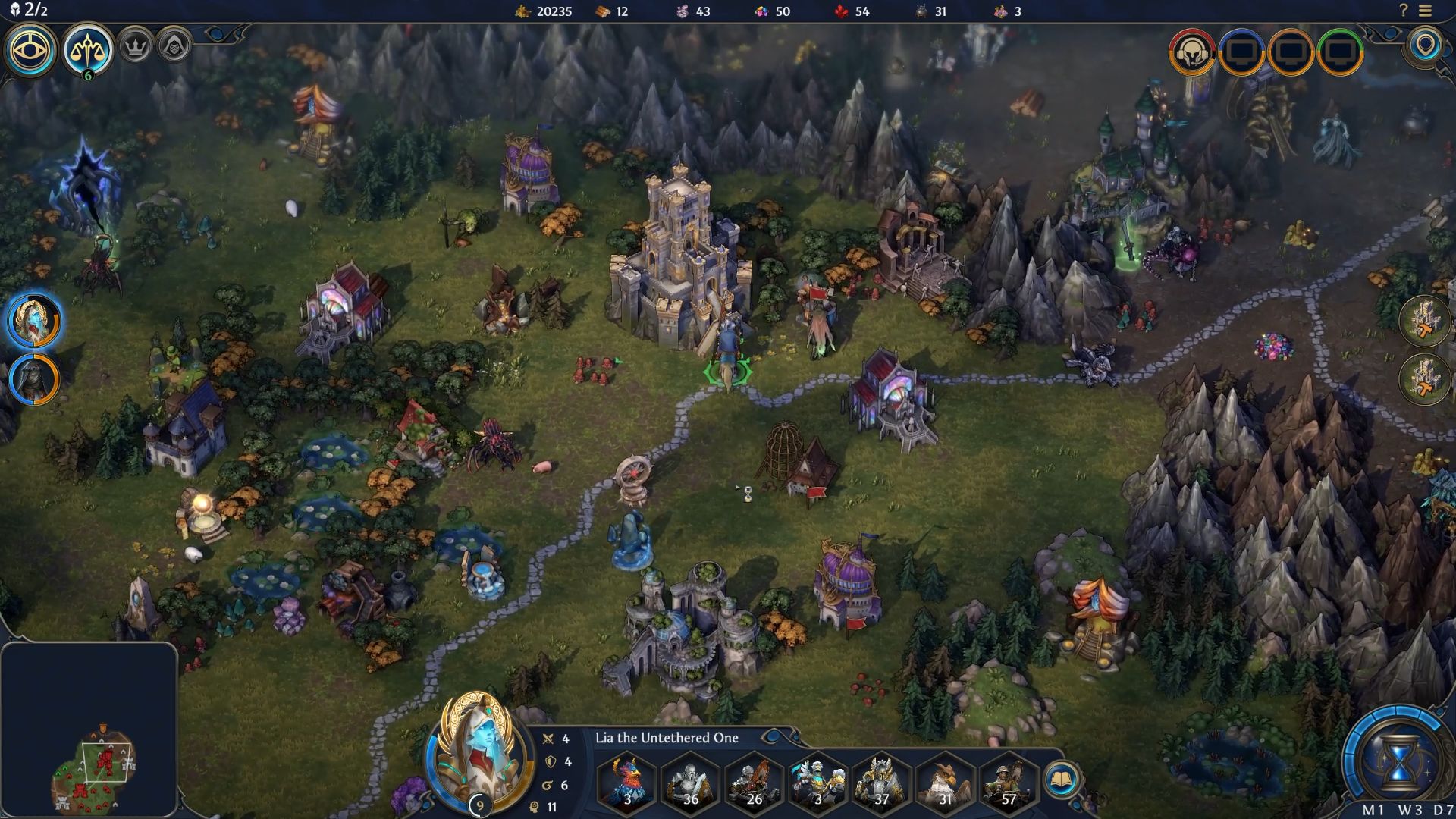
Task: Open the help question mark
Action: (1404, 11)
